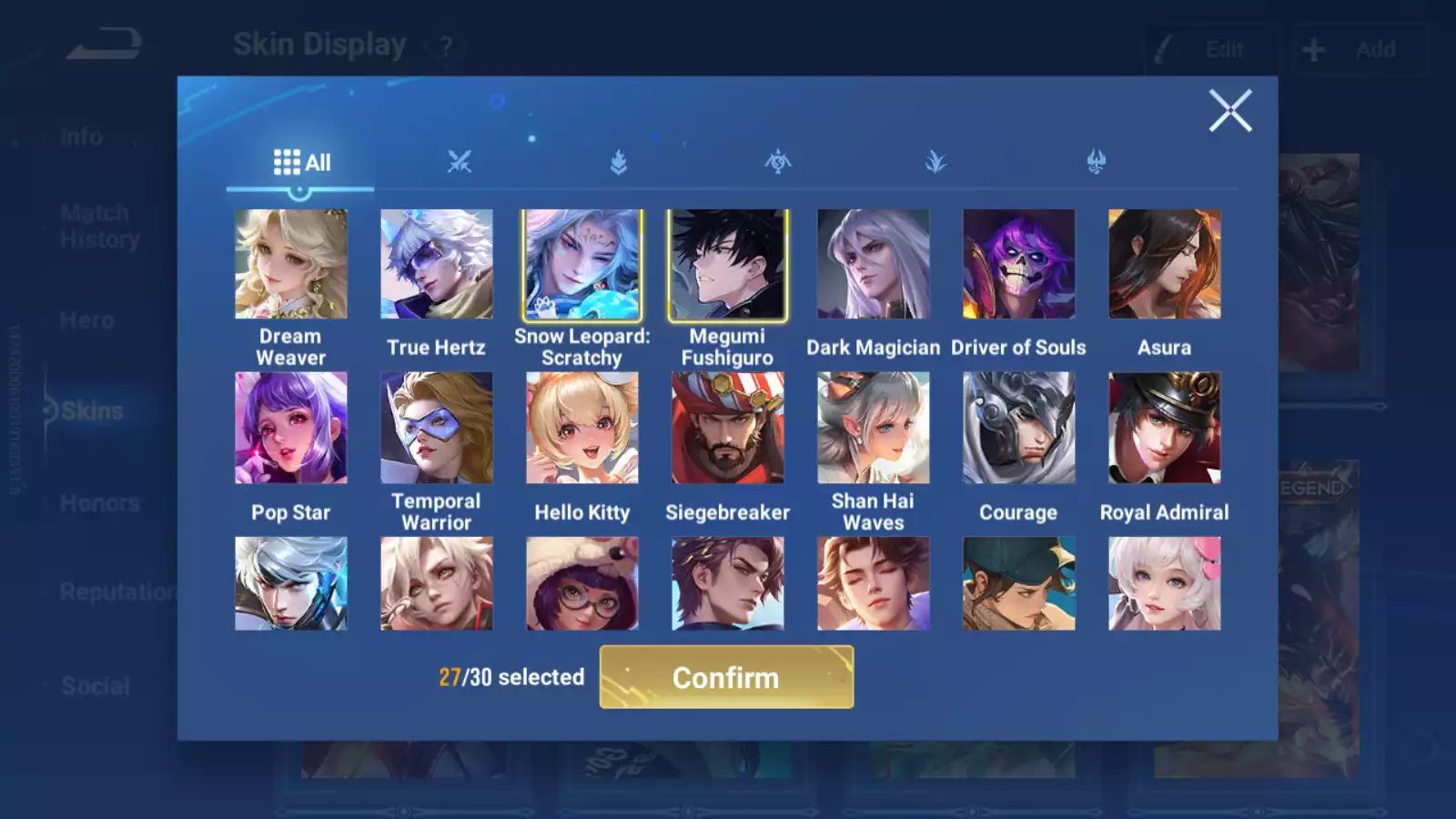The image size is (1456, 819).
Task: Filter skins by the crossed swords tab
Action: (460, 163)
